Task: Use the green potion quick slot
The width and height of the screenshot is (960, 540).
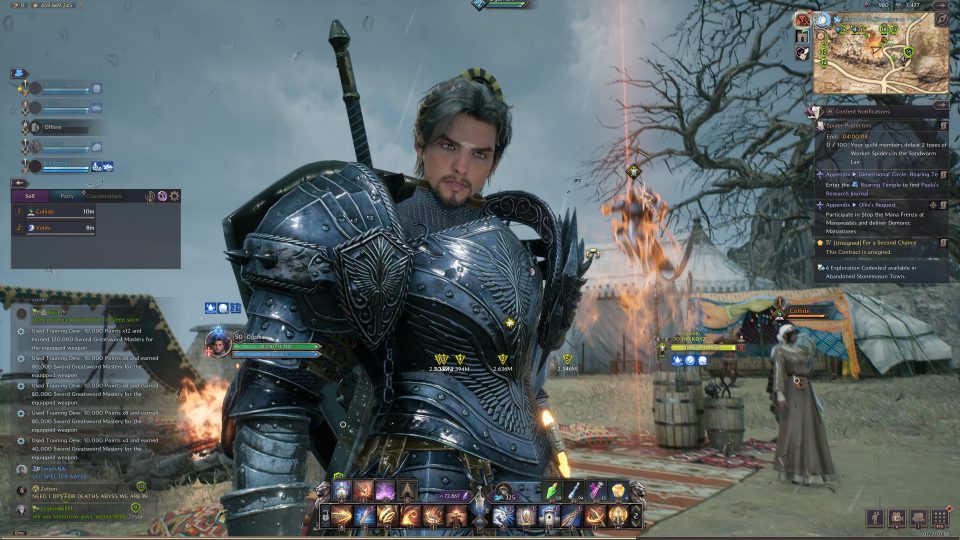Action: point(553,490)
